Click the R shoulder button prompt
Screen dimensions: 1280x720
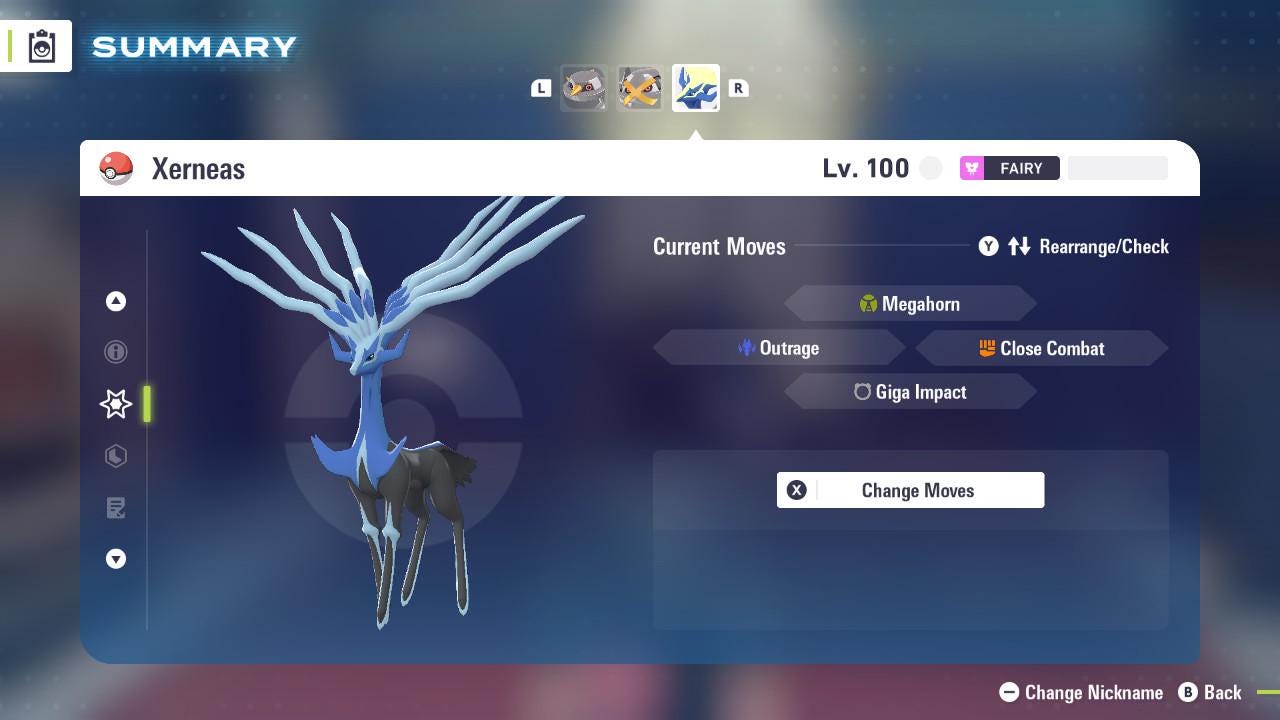coord(738,87)
